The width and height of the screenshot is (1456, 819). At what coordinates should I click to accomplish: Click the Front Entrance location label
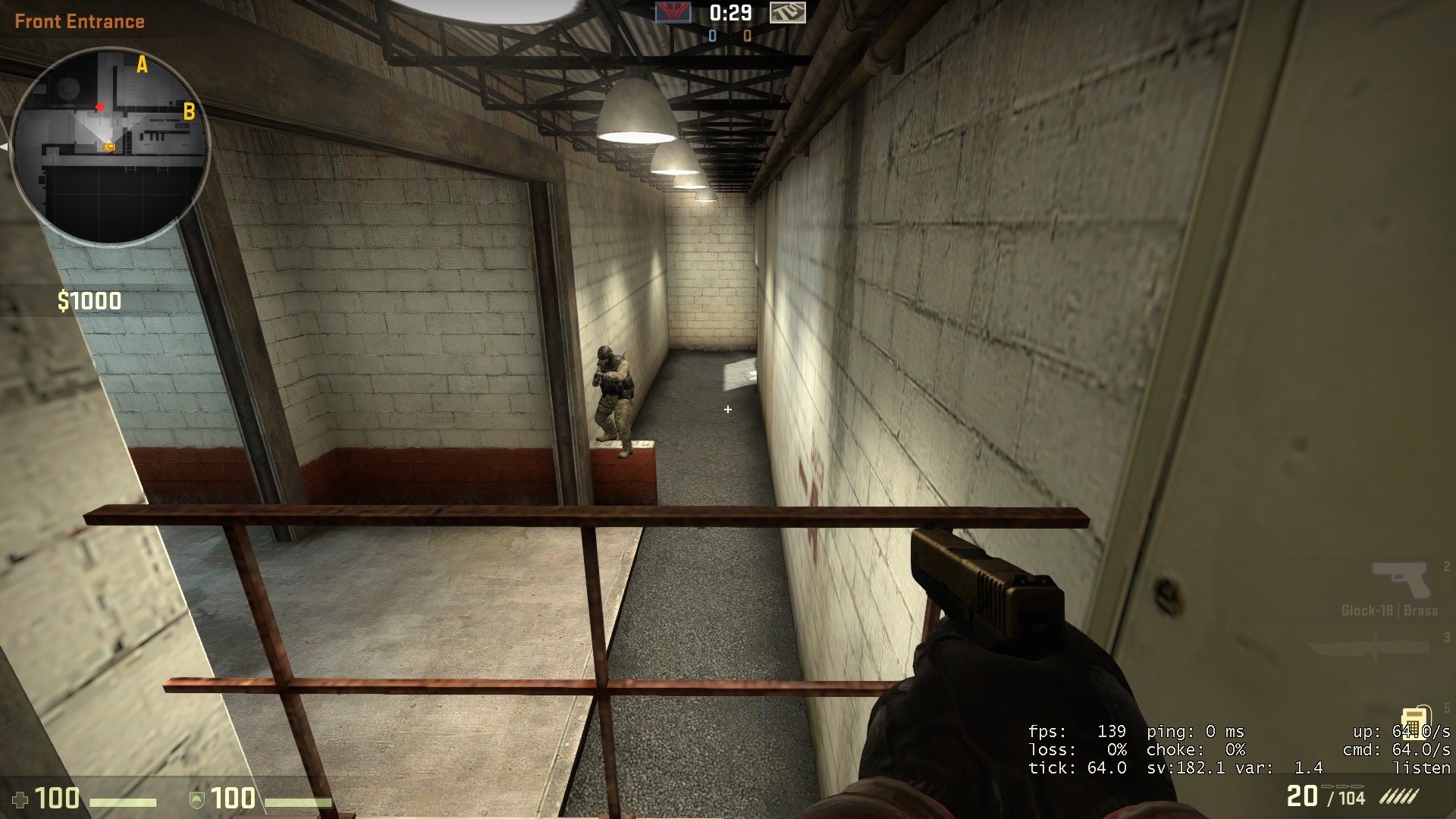(80, 21)
